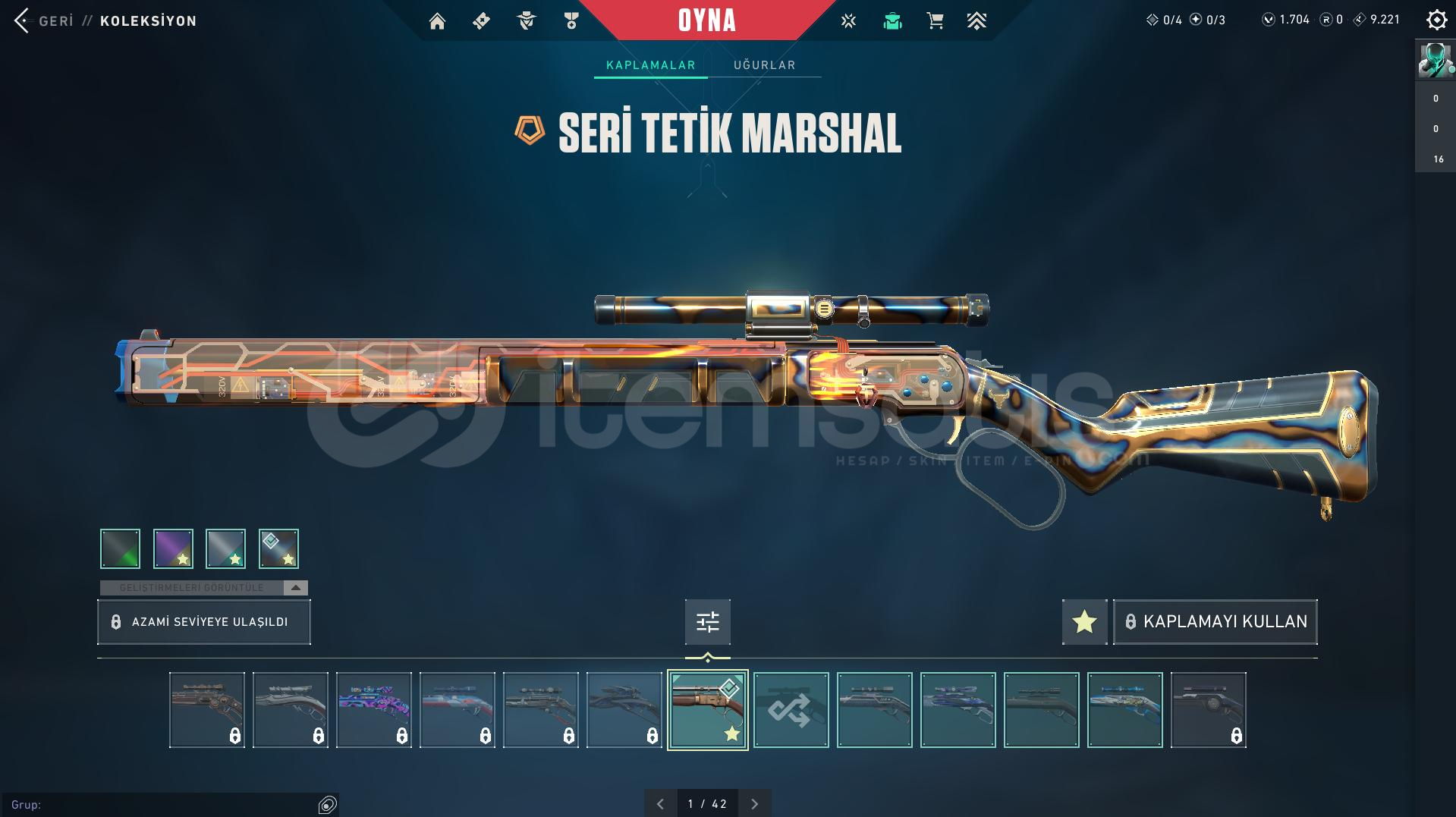Equip skin with Kaplamayı Kullan
Image resolution: width=1456 pixels, height=817 pixels.
(1215, 622)
